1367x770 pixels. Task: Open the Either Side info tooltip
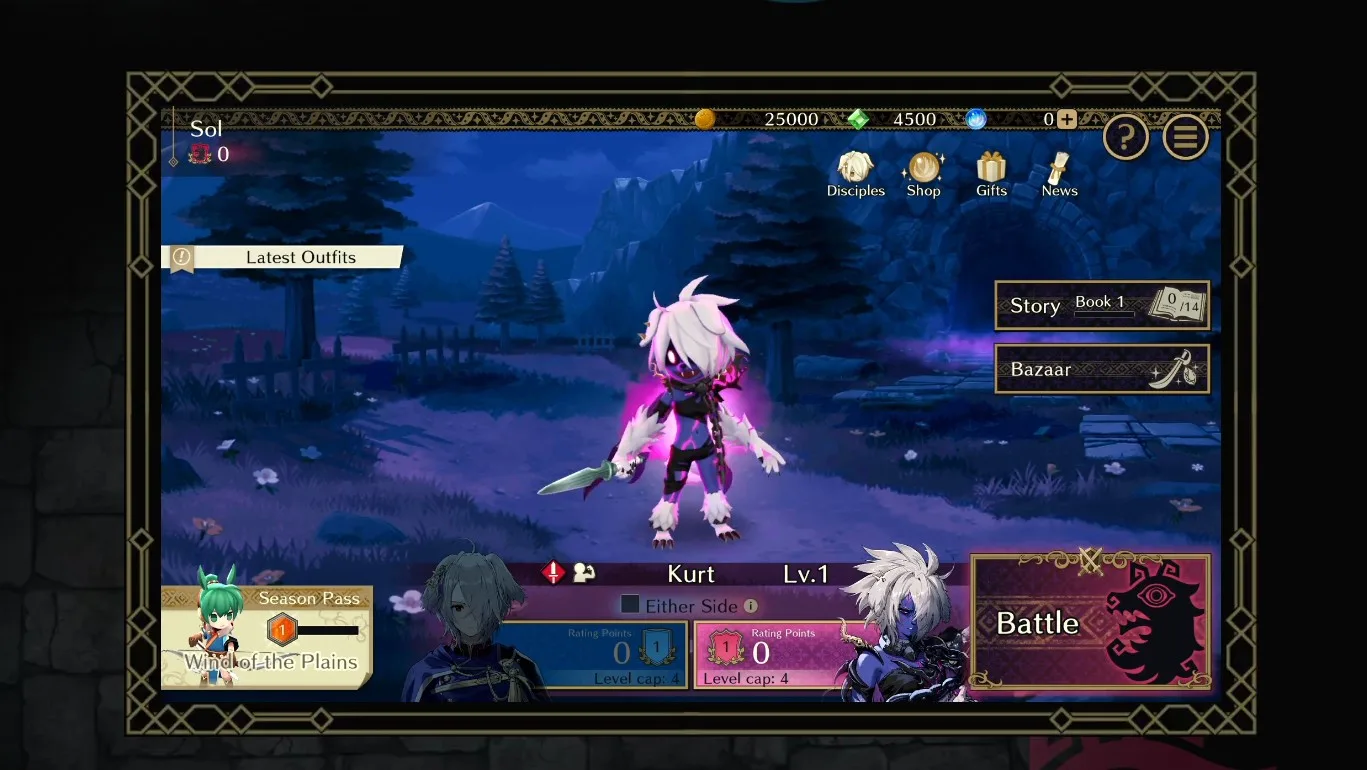click(749, 605)
